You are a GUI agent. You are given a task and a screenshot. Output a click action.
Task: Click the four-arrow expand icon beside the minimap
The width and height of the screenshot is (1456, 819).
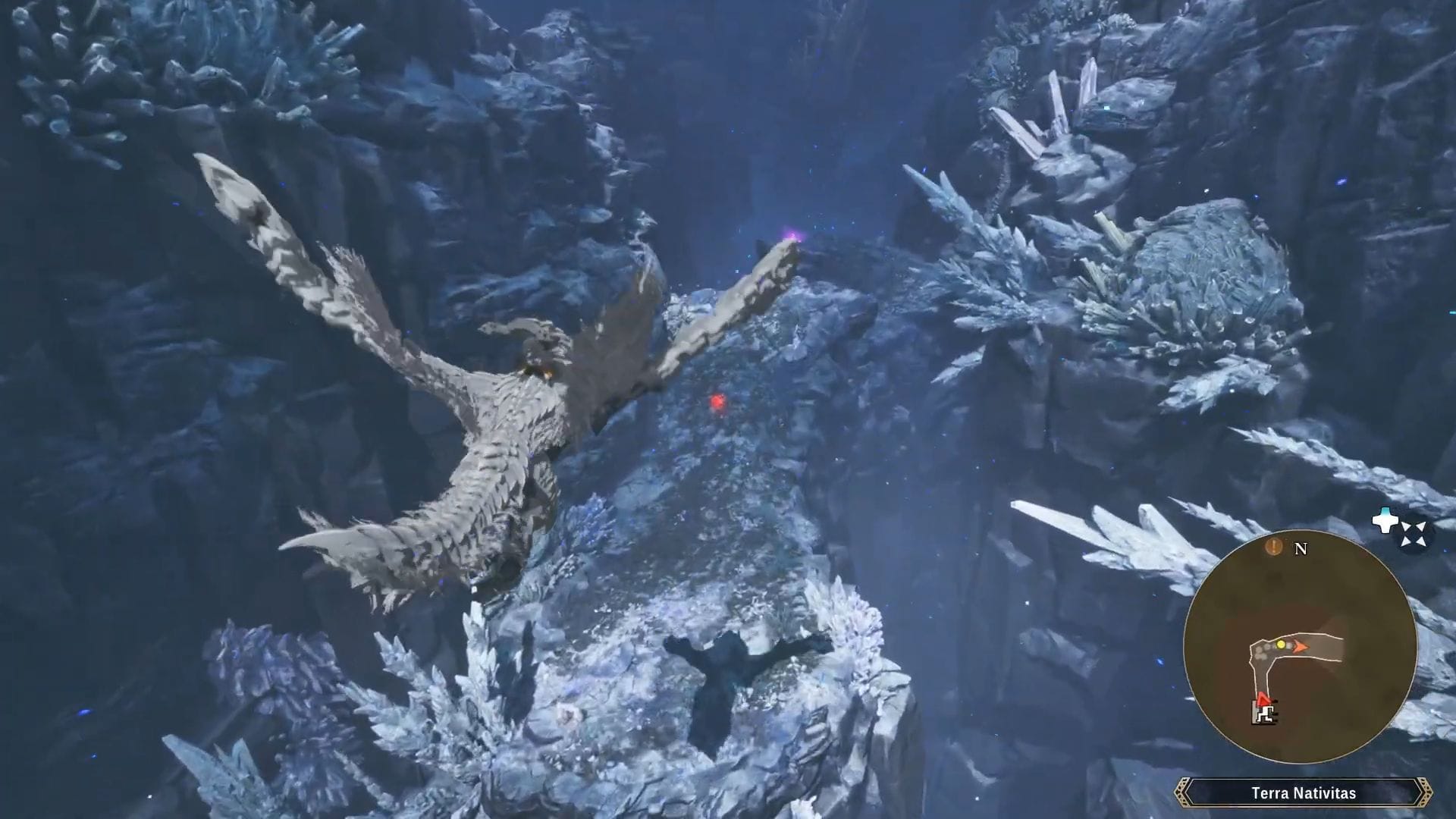coord(1413,533)
